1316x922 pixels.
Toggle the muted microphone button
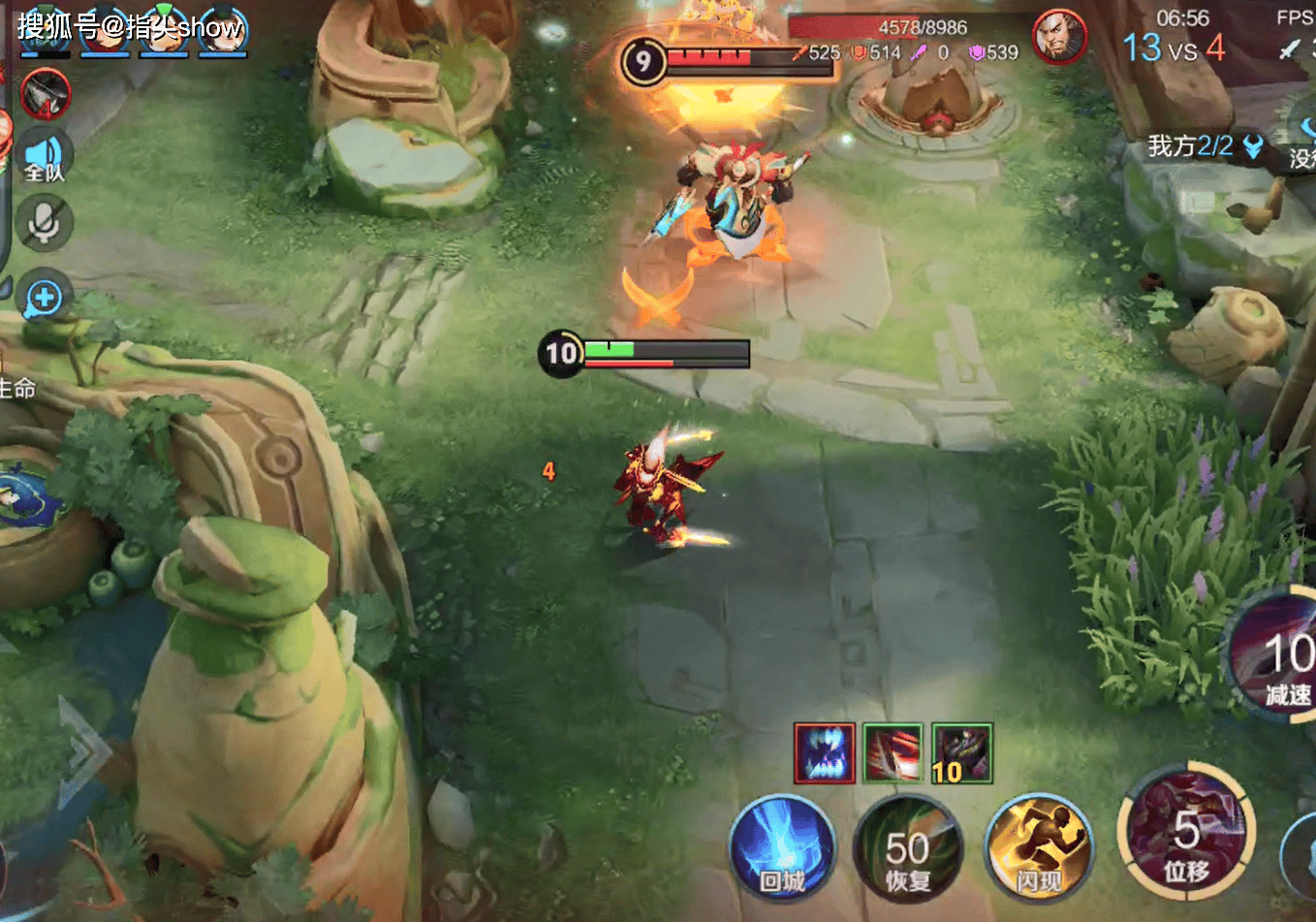(44, 224)
